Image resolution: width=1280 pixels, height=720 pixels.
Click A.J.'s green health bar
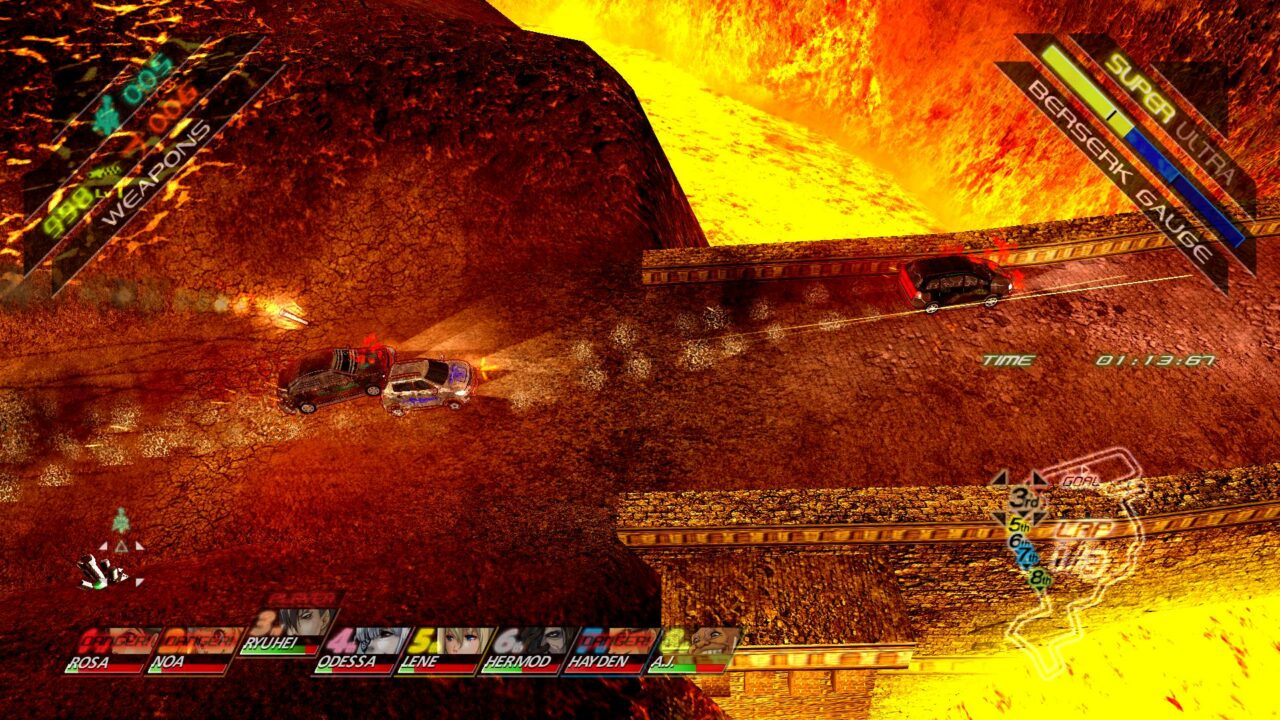(x=683, y=668)
